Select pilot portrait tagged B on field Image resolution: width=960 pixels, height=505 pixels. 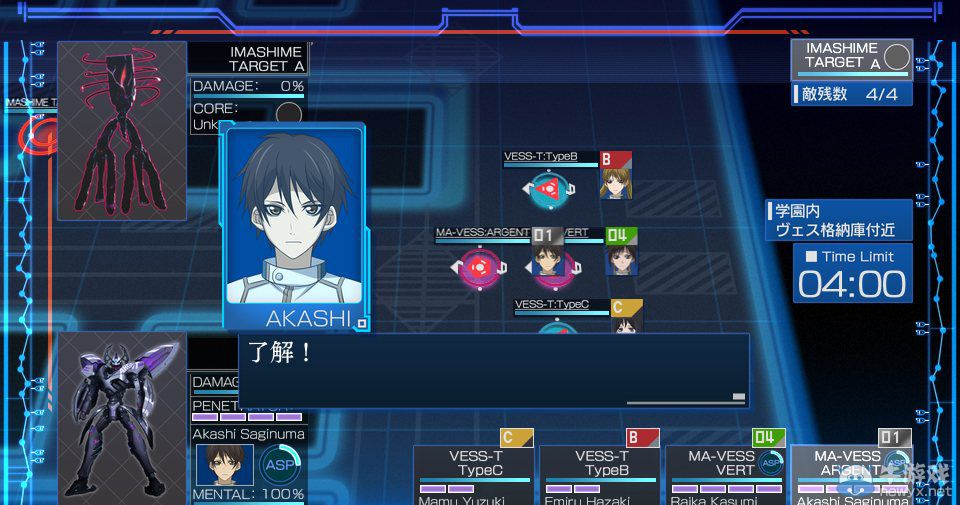tap(615, 183)
